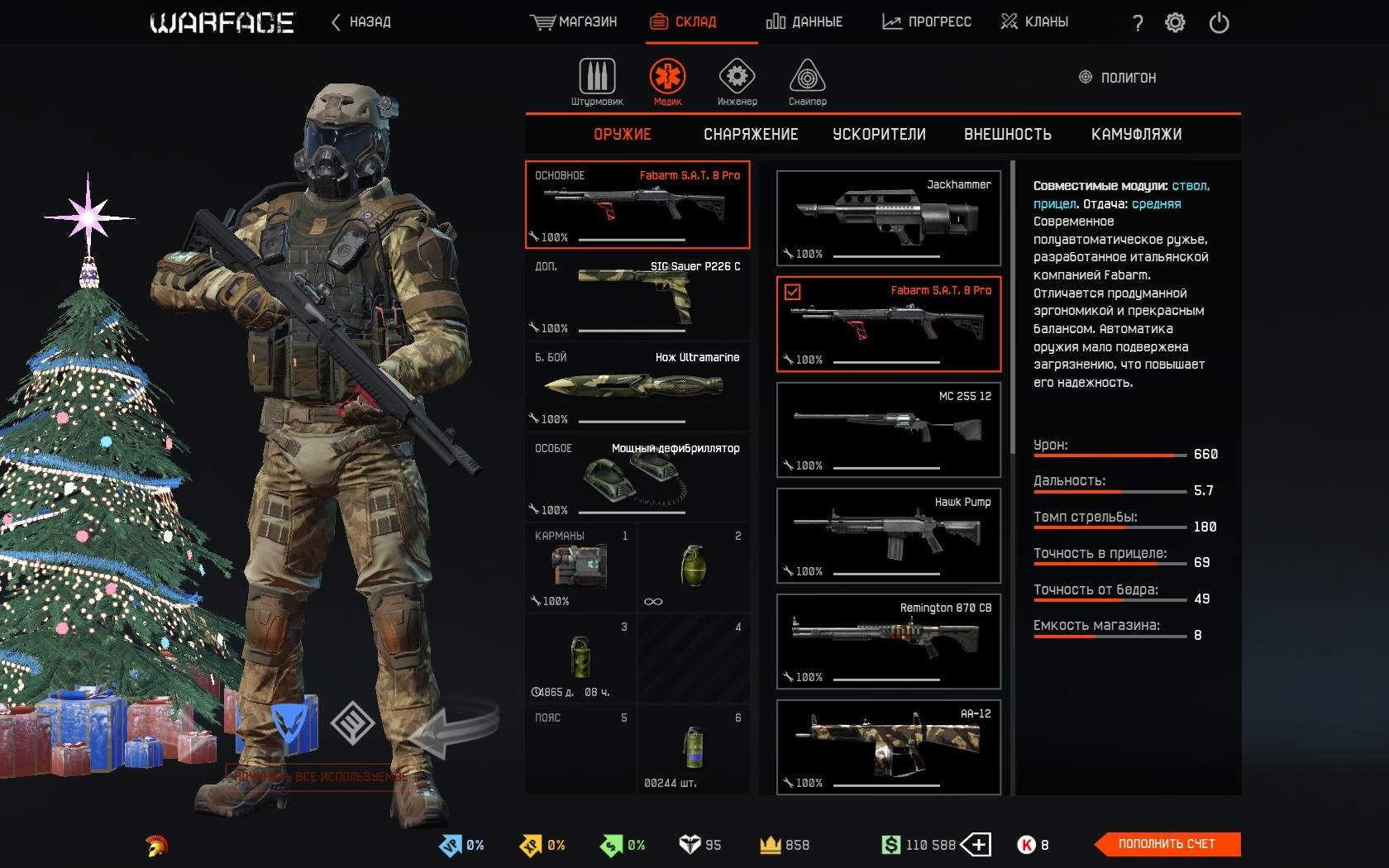This screenshot has height=868, width=1389.
Task: Switch to the Снаряжение tab
Action: tap(751, 134)
